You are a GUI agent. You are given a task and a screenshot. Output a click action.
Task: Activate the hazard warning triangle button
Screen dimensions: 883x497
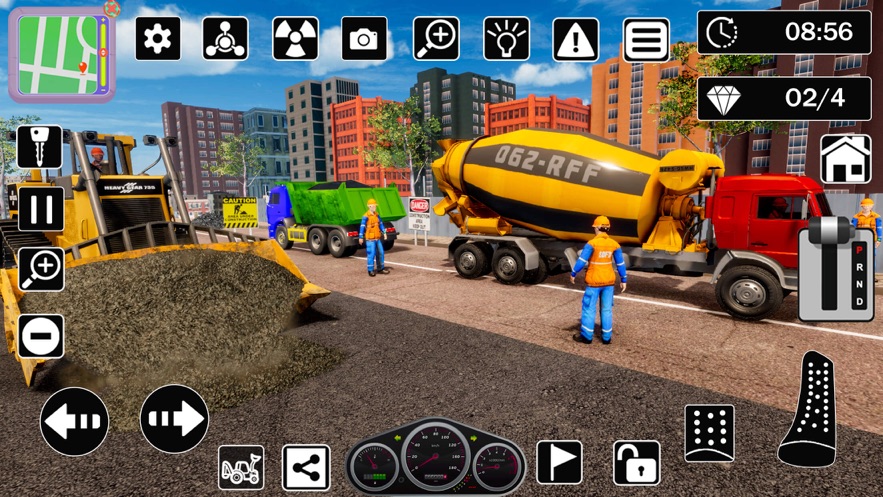click(x=576, y=39)
